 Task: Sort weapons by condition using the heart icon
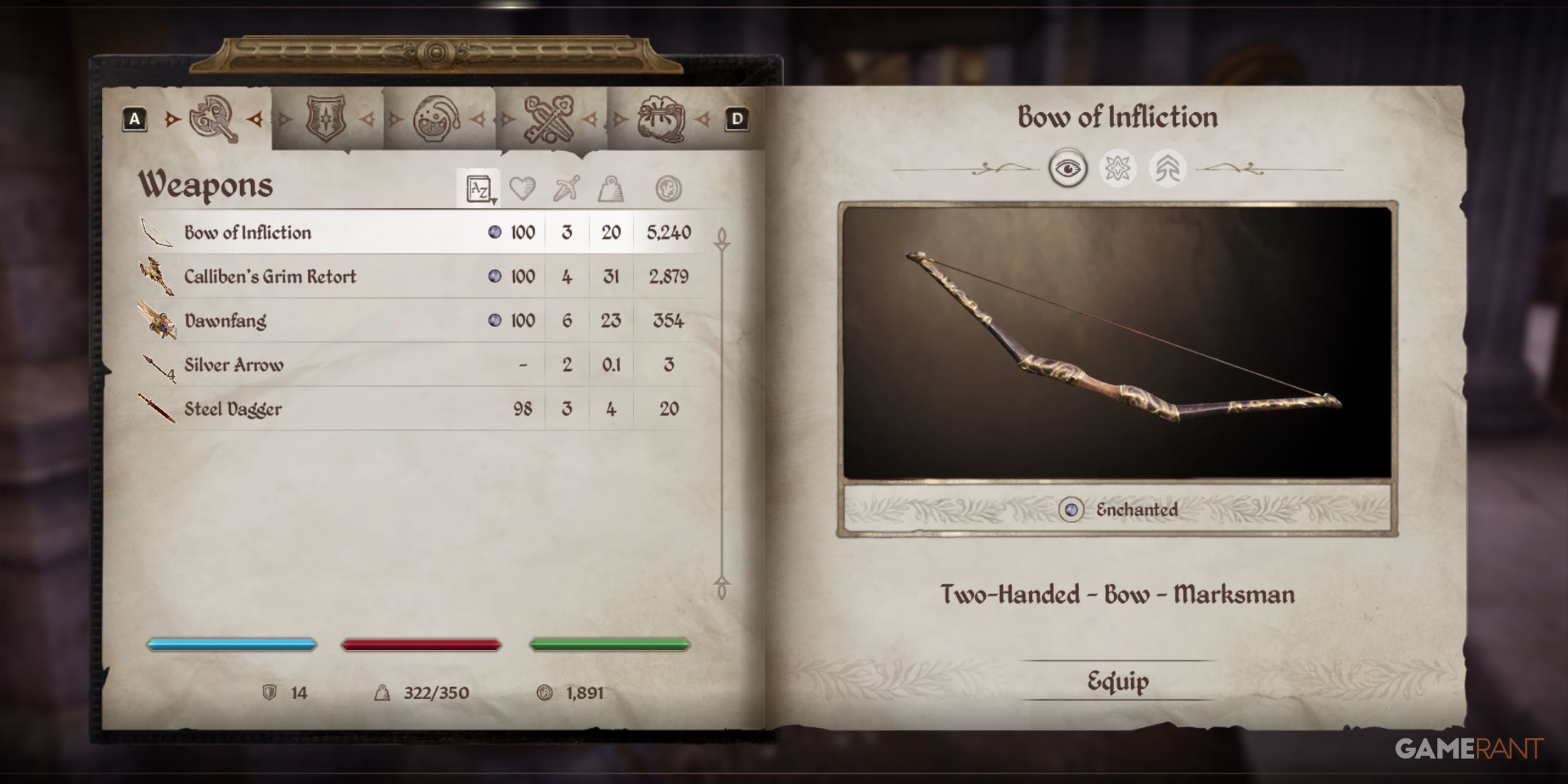(521, 187)
